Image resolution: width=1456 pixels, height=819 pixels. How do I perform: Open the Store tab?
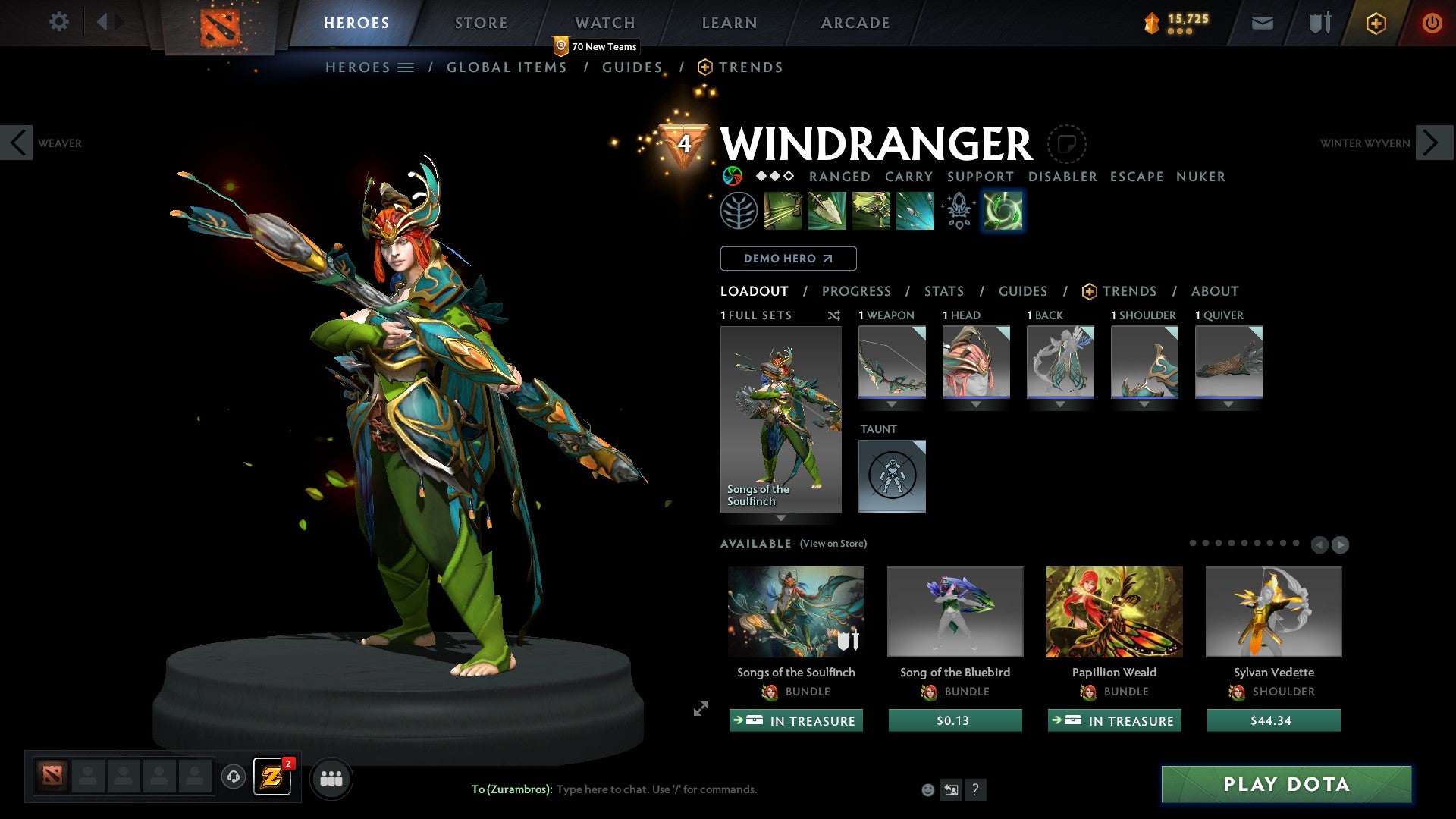point(481,23)
